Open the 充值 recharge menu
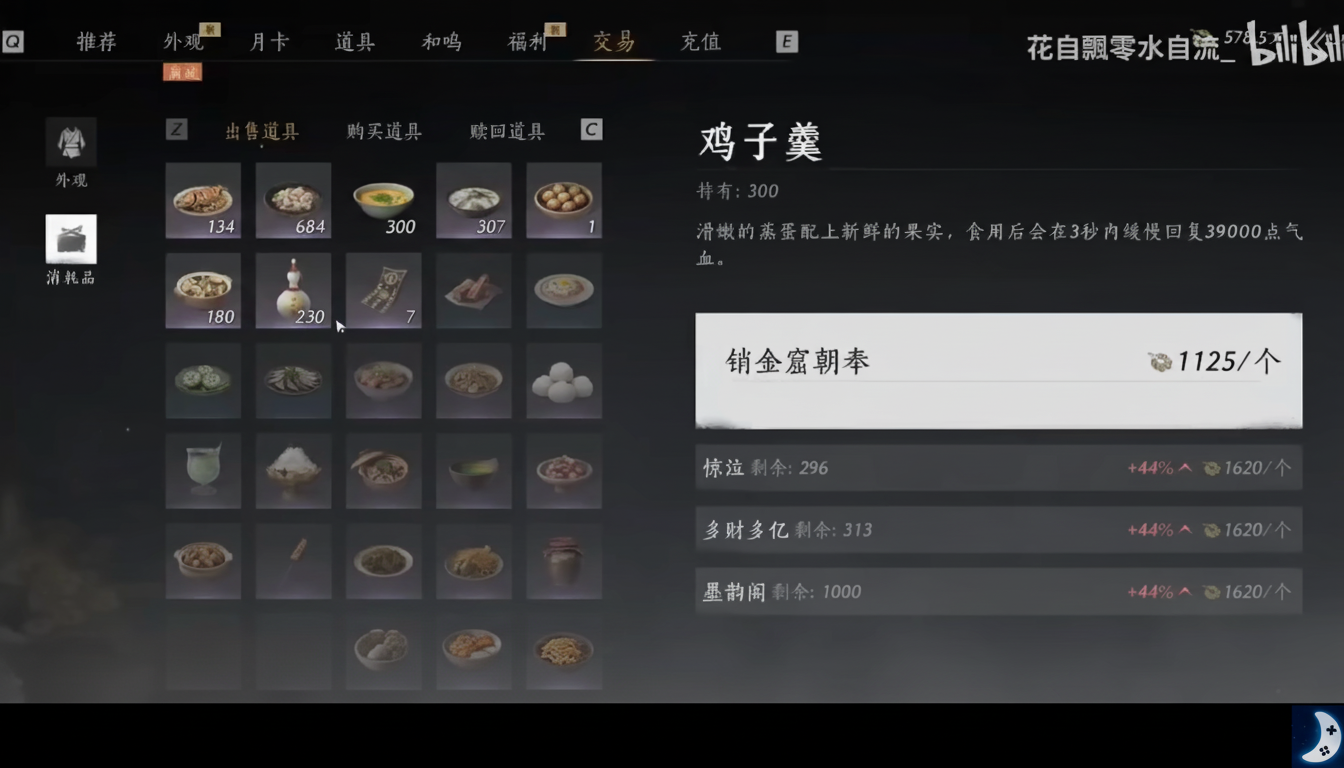 click(x=699, y=42)
